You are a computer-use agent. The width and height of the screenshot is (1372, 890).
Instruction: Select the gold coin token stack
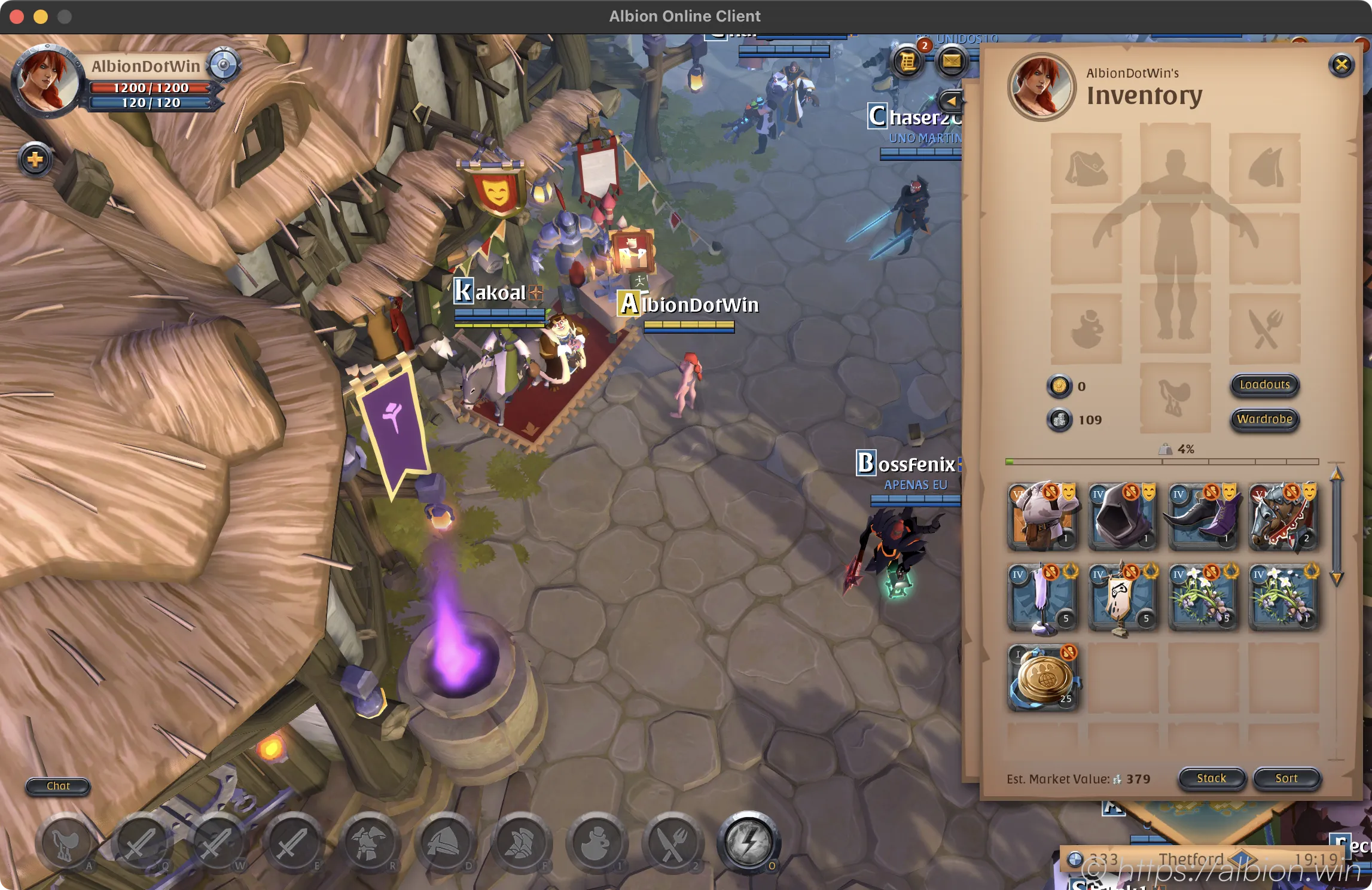coord(1042,678)
